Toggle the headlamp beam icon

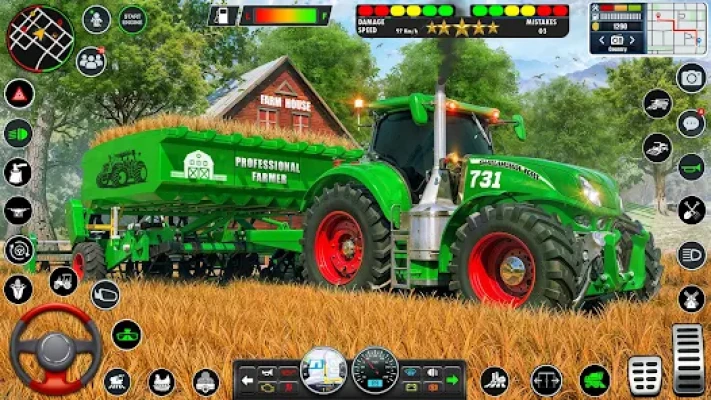(691, 255)
